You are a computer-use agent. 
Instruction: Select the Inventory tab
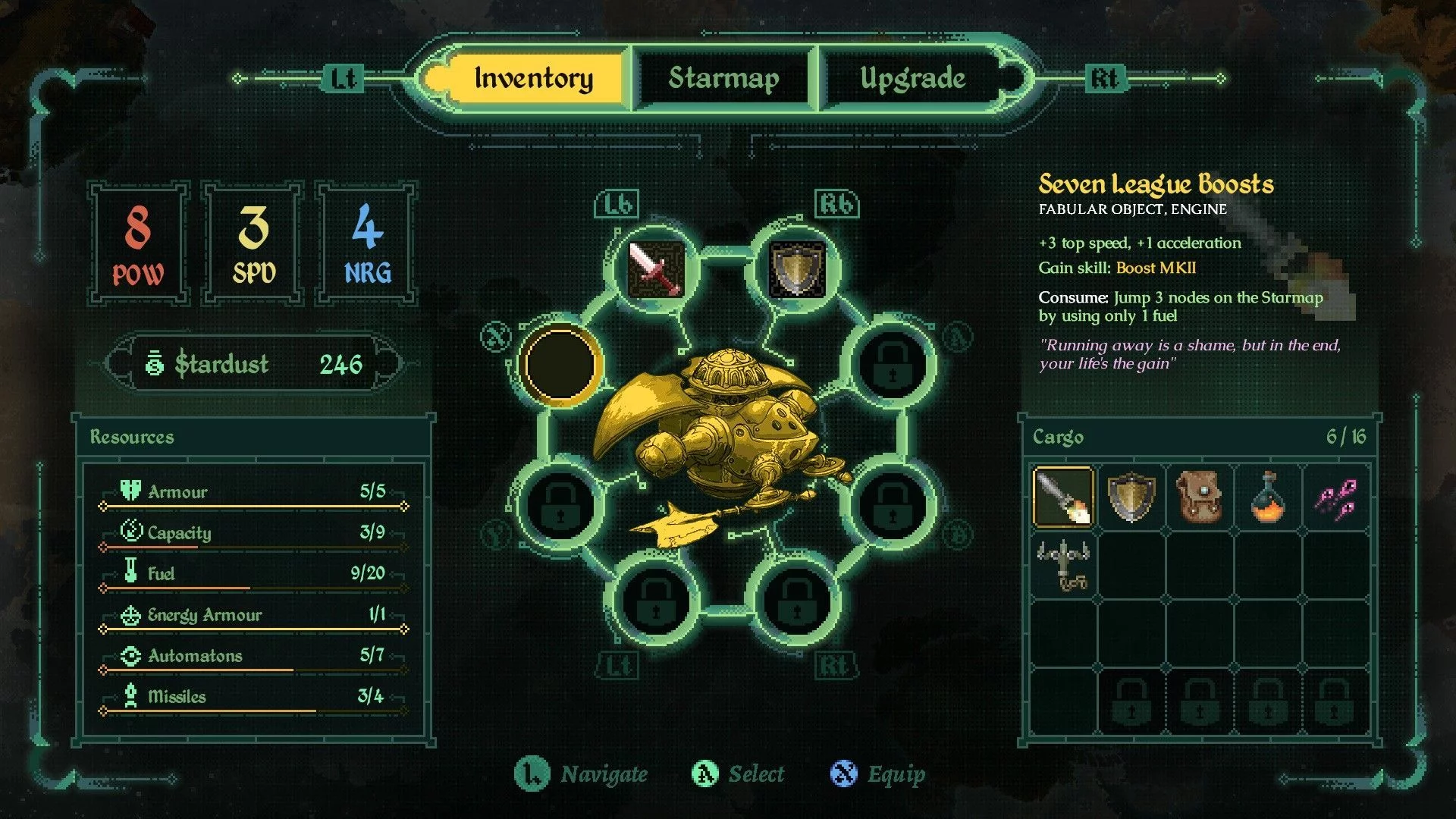point(533,79)
